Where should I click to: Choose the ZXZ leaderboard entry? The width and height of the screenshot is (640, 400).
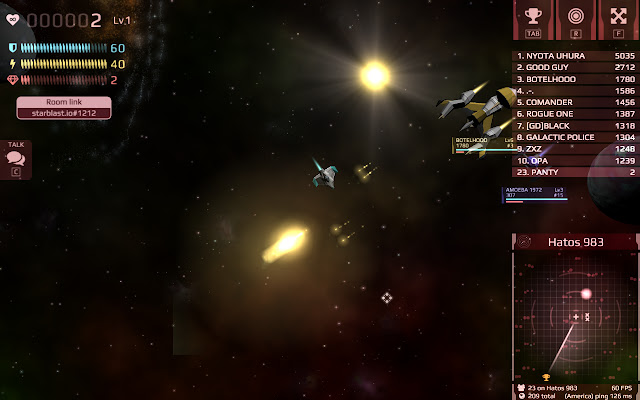tap(575, 149)
